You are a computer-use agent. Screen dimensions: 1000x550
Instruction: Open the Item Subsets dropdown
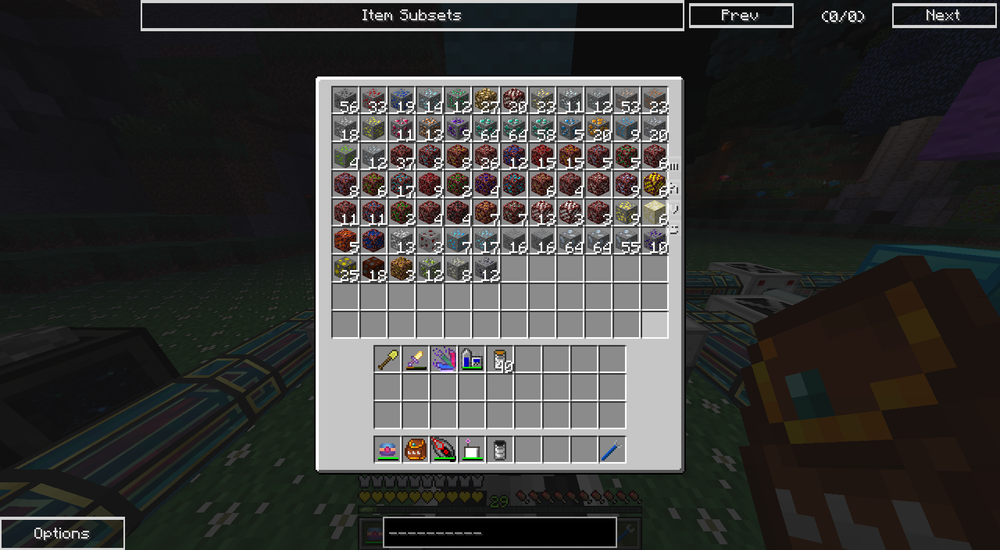pos(411,15)
